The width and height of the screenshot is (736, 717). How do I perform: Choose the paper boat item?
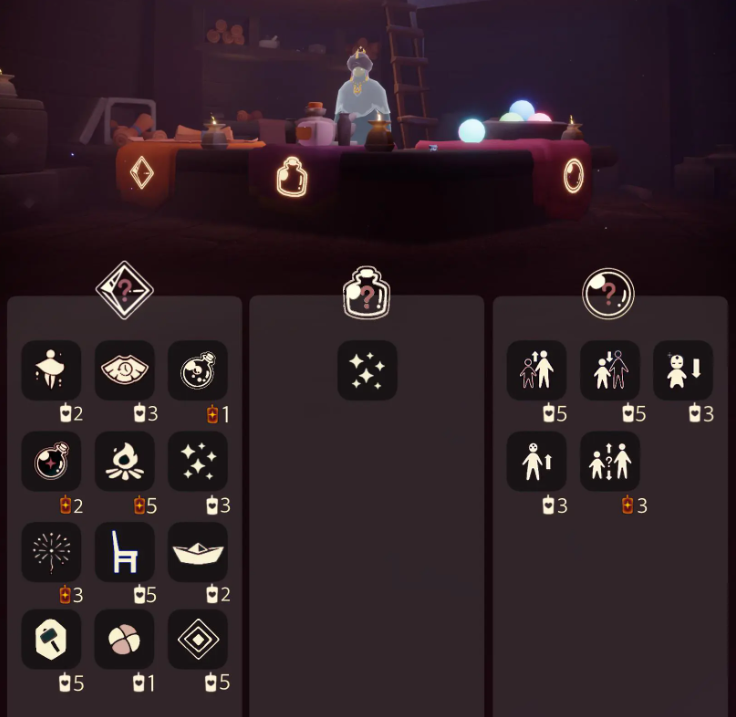pyautogui.click(x=198, y=551)
